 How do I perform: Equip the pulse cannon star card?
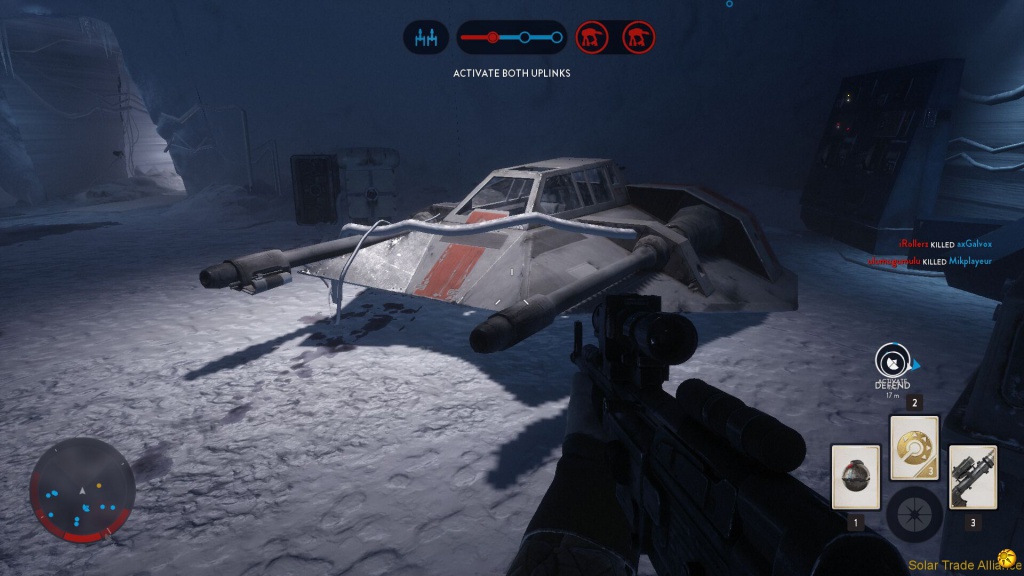[972, 476]
